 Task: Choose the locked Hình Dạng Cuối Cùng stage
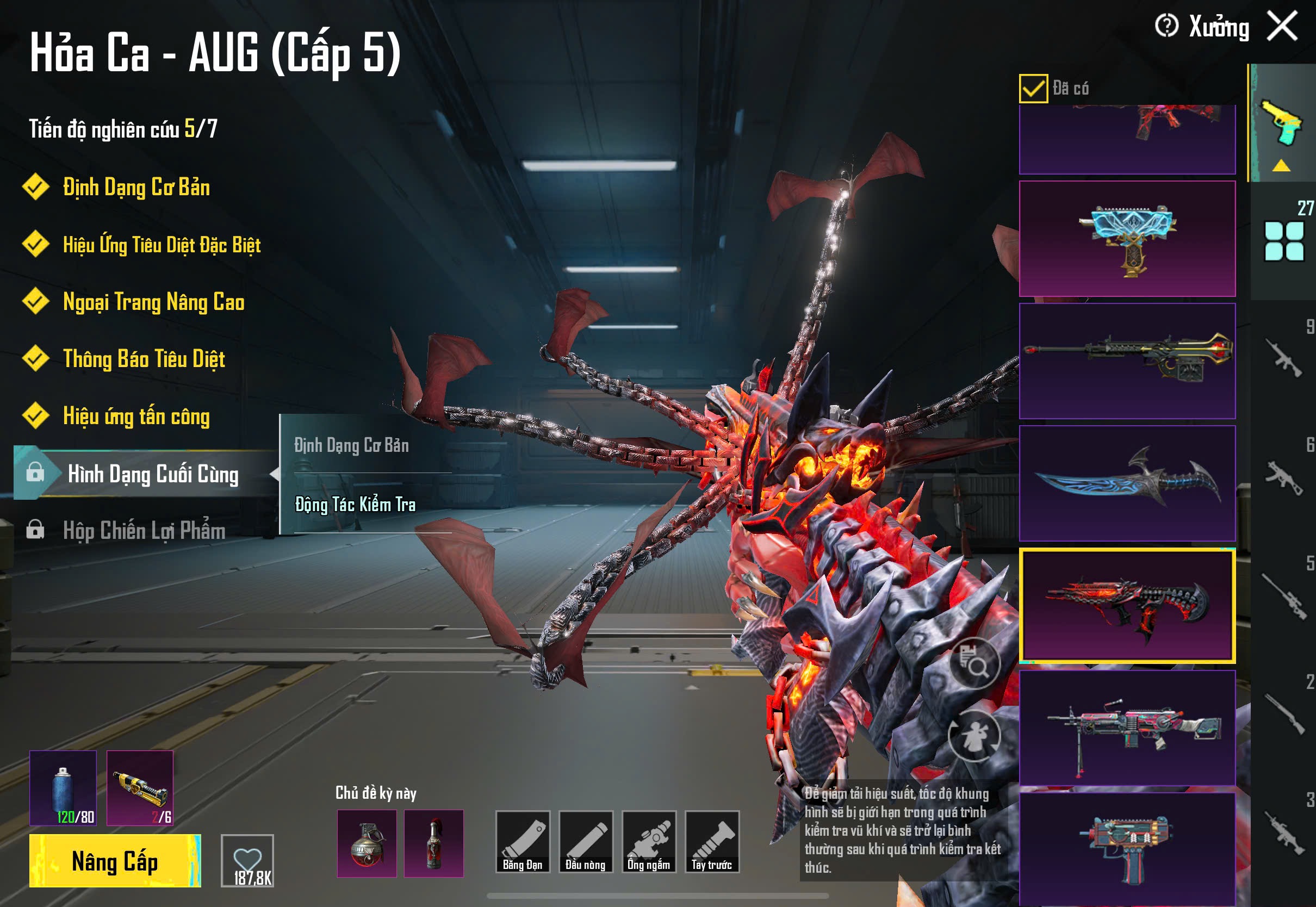click(x=152, y=474)
